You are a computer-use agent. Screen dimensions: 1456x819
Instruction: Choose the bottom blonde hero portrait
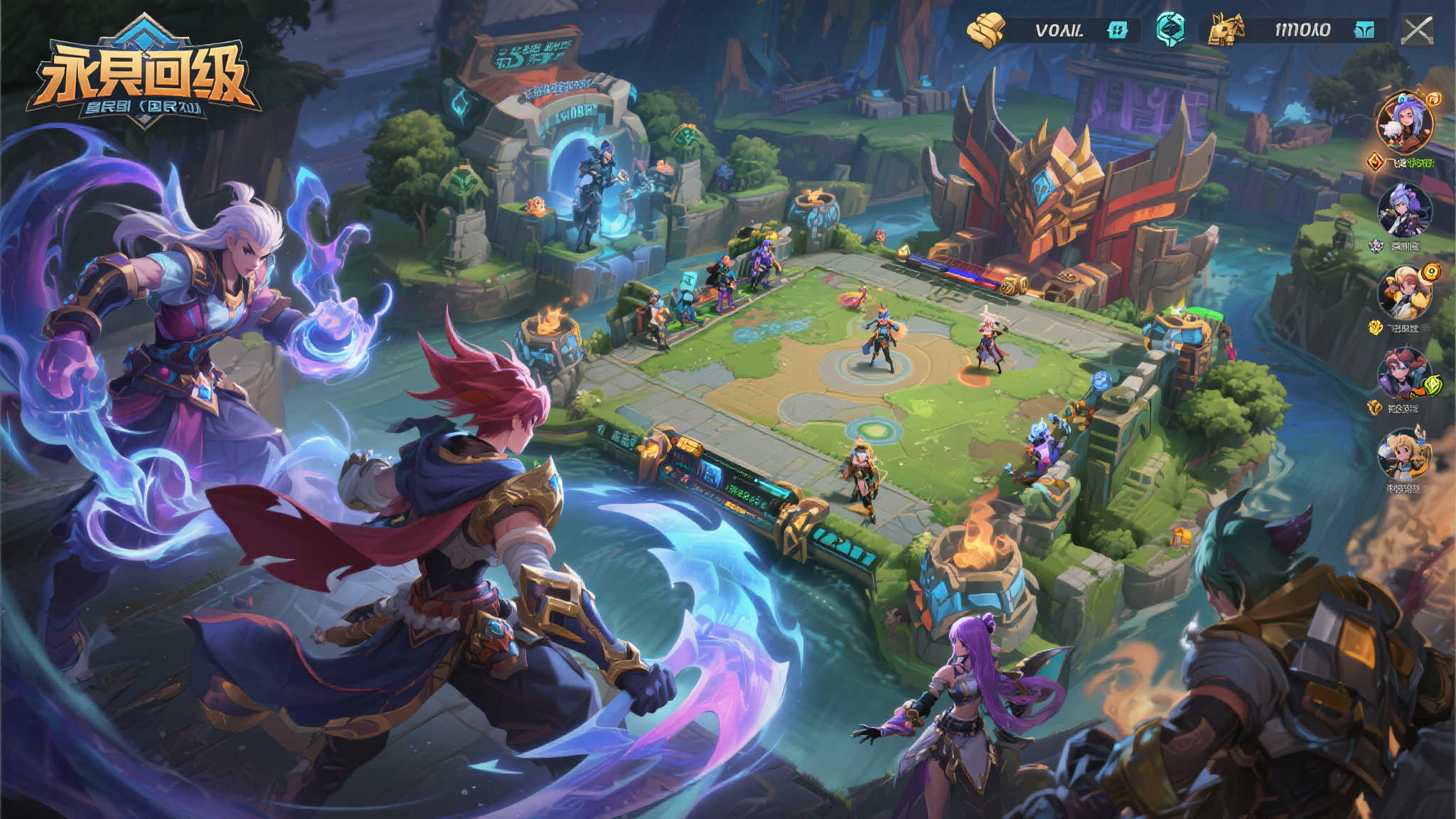(1403, 455)
